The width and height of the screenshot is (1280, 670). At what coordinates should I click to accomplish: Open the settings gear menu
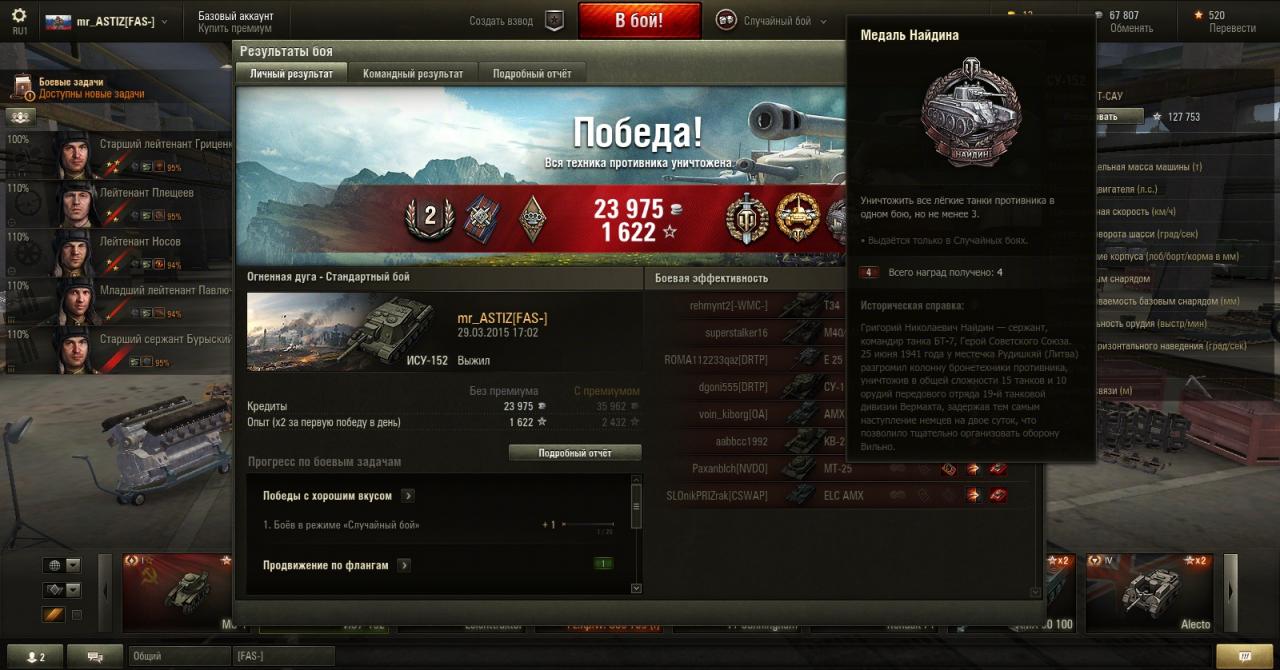(x=19, y=16)
